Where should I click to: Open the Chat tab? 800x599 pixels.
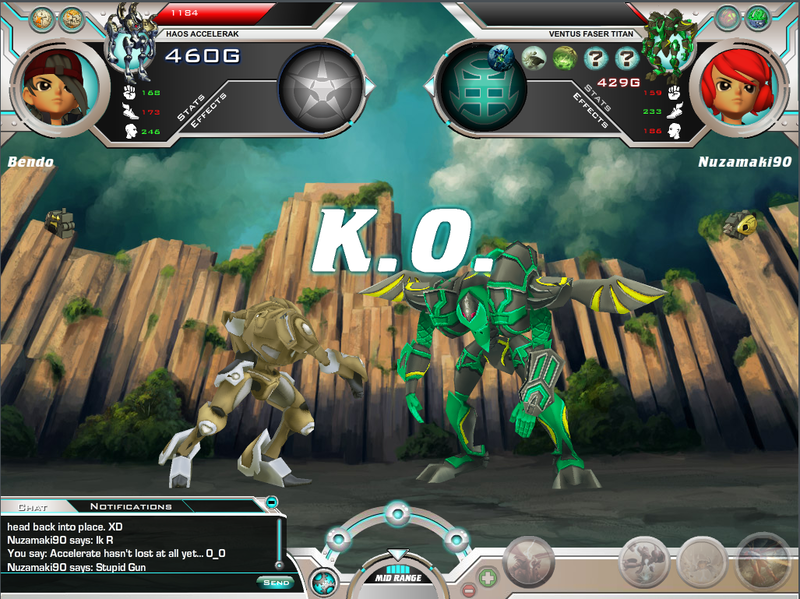click(33, 507)
